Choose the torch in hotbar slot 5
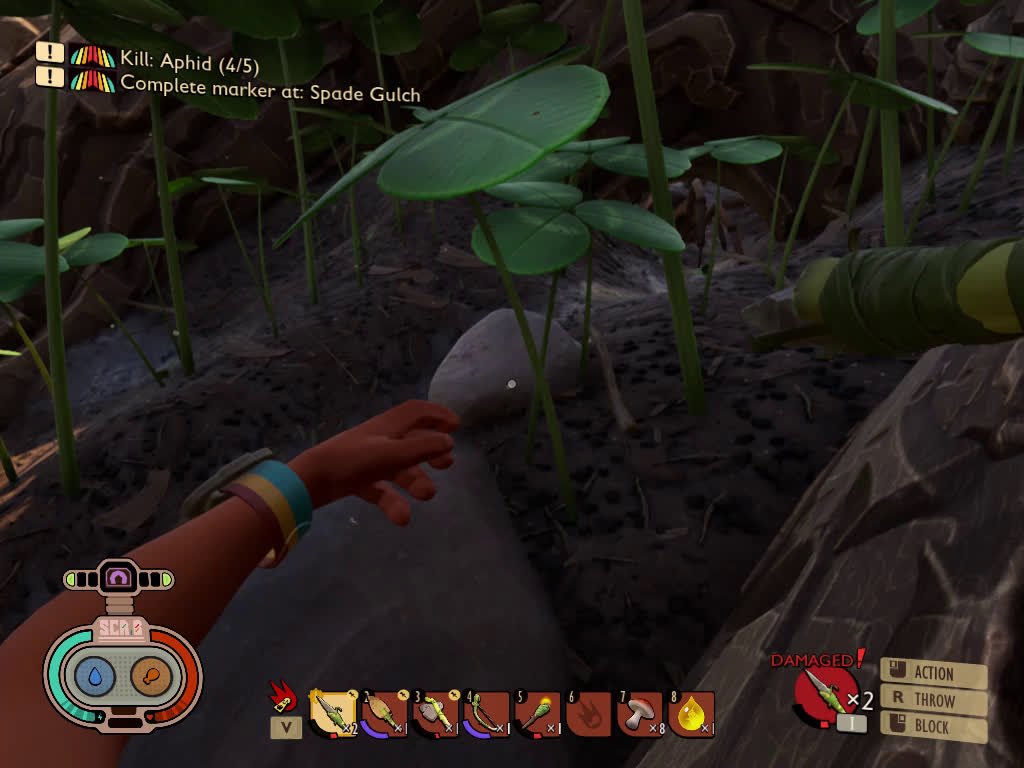Viewport: 1024px width, 768px height. coord(537,713)
